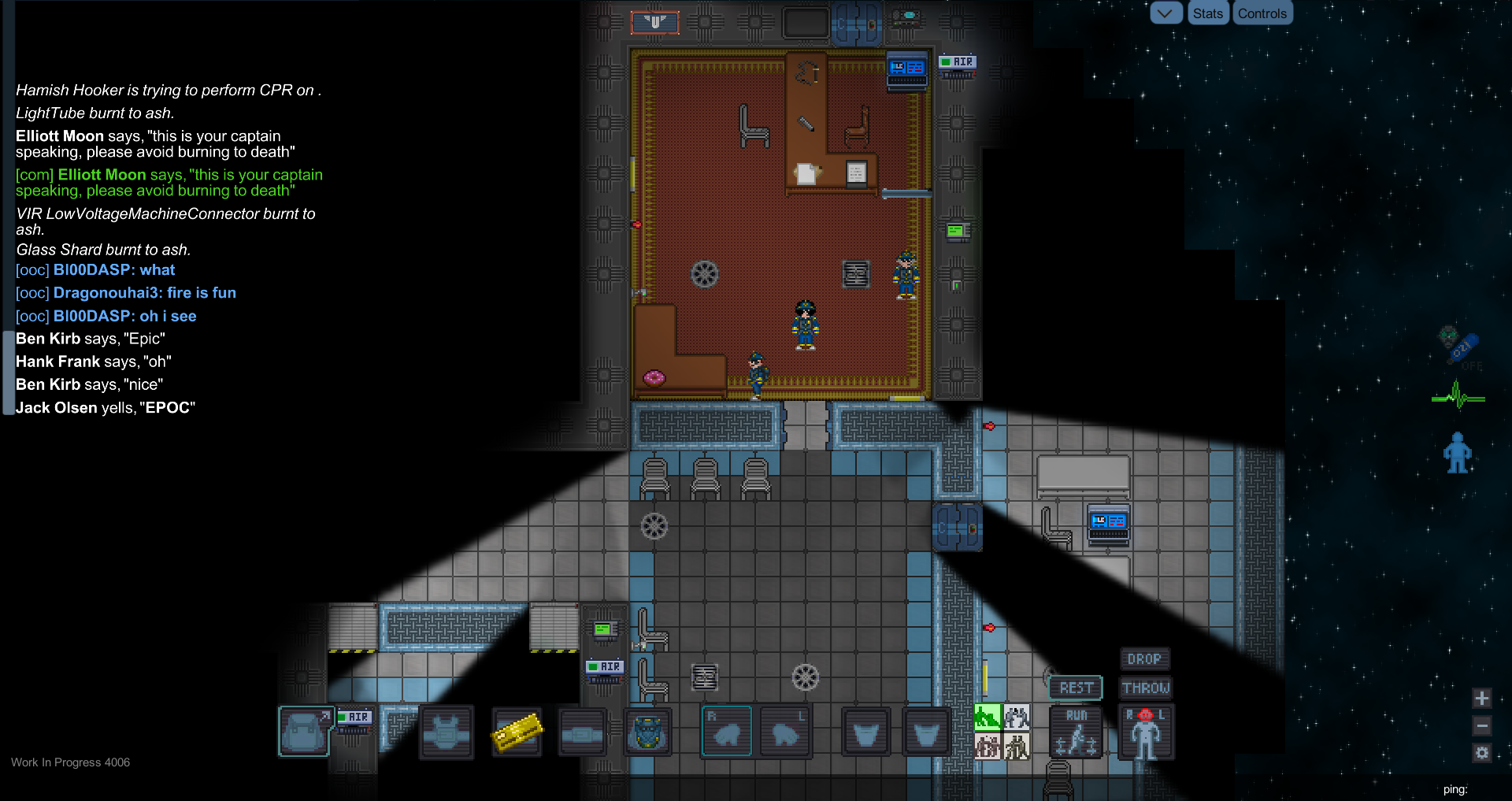
Task: Open the backpack inventory slot
Action: click(305, 732)
